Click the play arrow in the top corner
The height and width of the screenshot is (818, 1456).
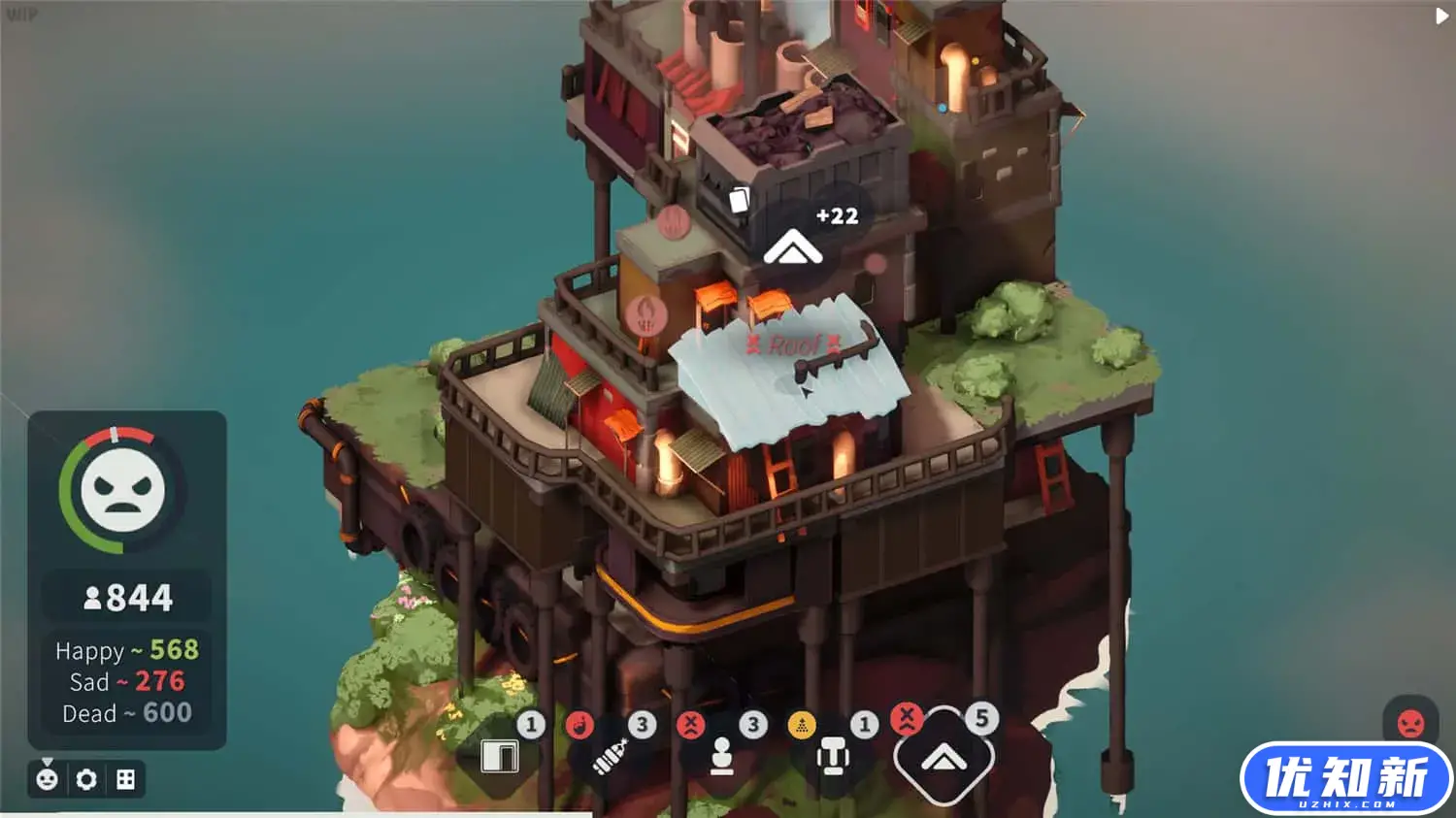[x=1441, y=16]
